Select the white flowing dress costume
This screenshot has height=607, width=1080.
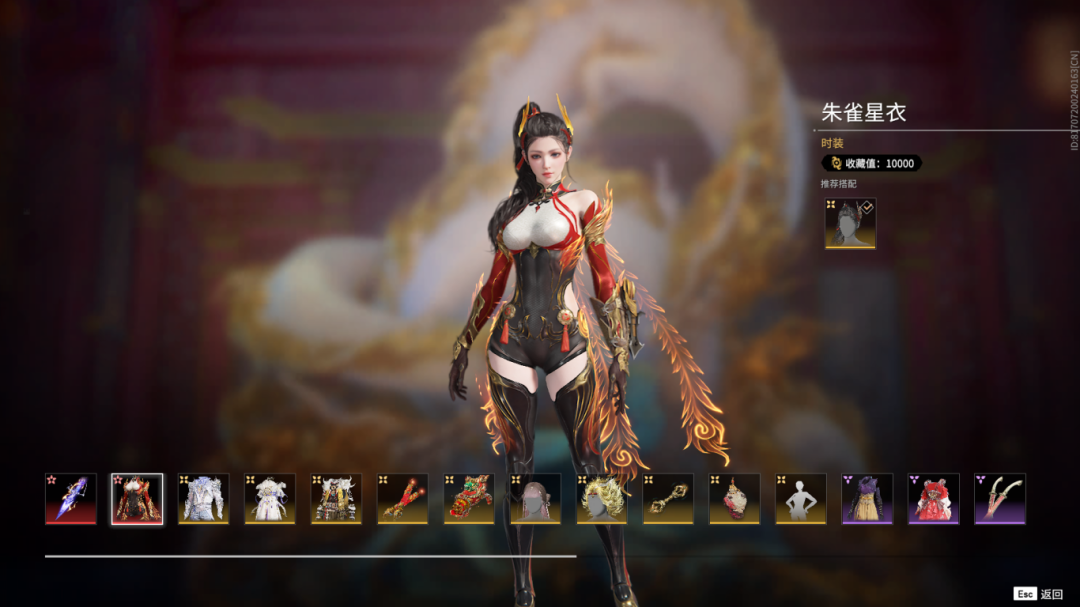click(x=270, y=498)
